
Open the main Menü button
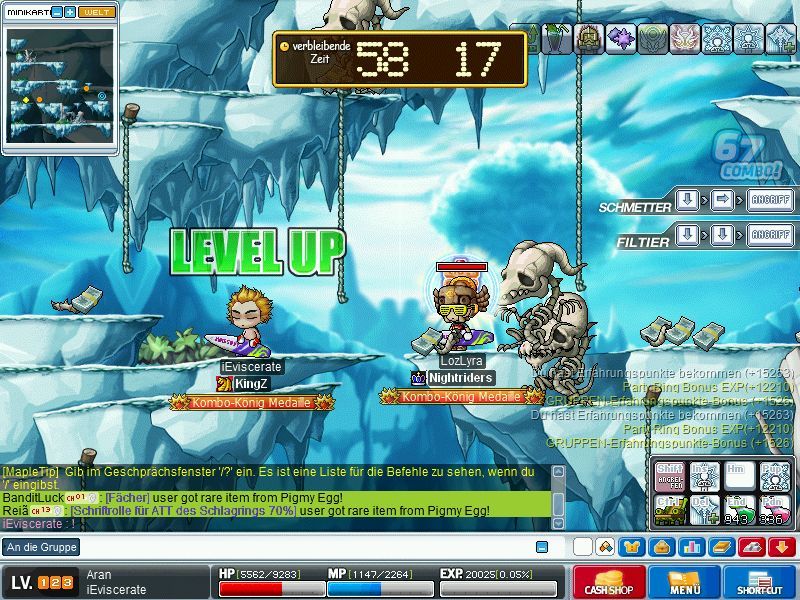point(685,581)
